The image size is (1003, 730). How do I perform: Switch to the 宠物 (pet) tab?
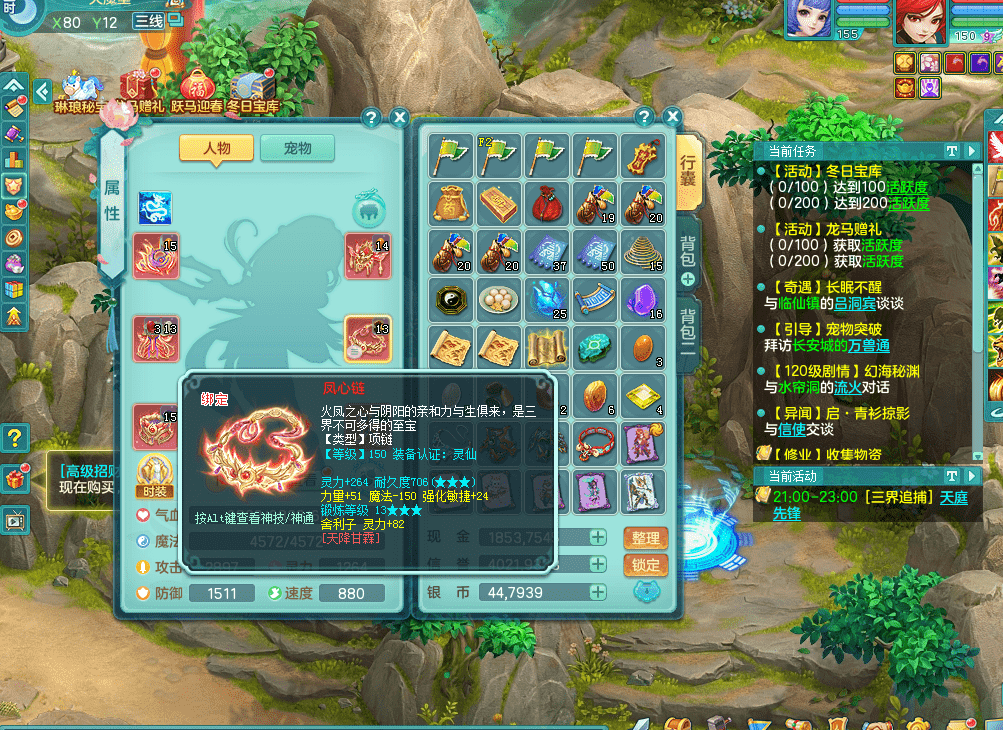coord(297,148)
